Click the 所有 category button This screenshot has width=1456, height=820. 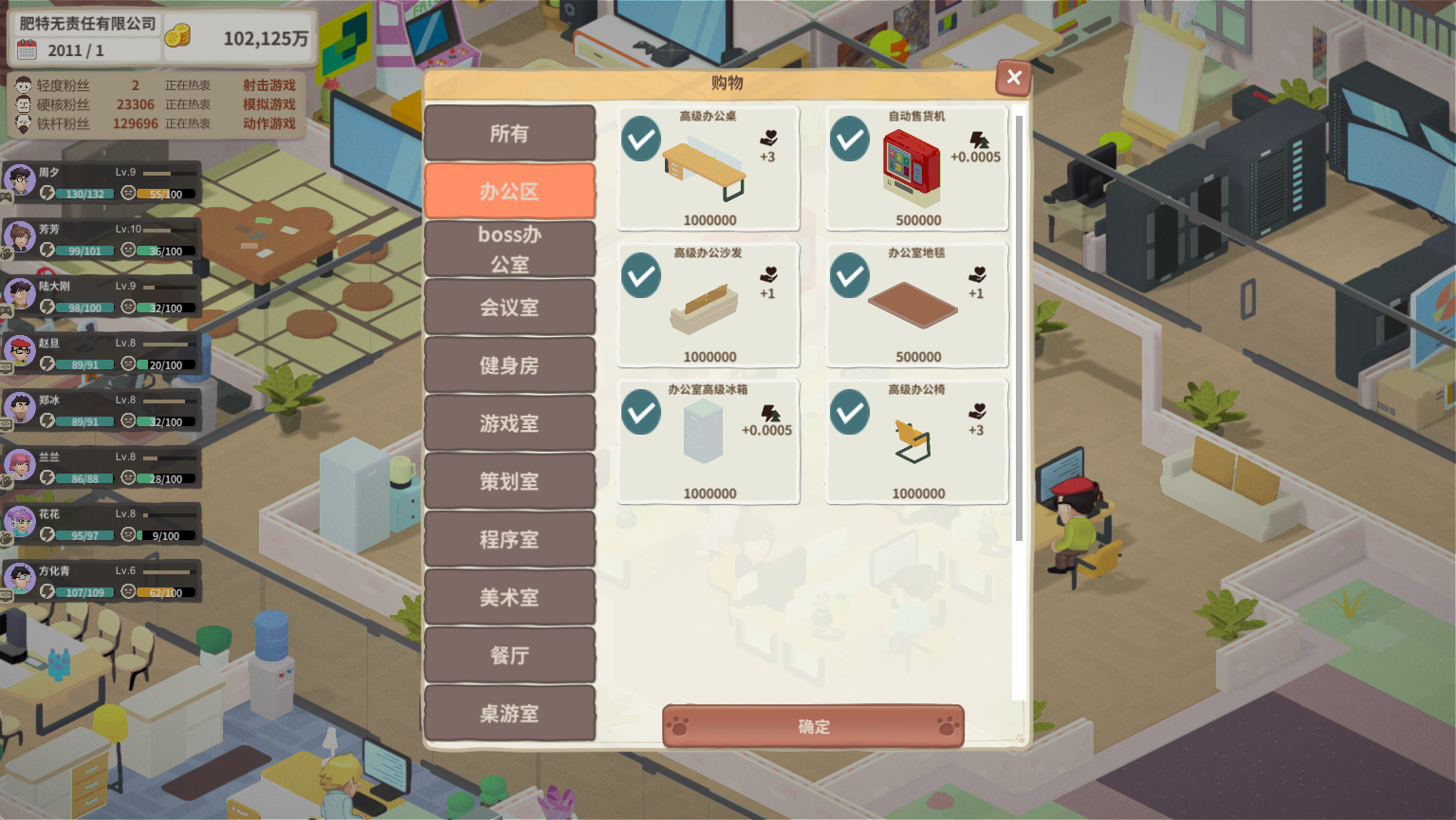pyautogui.click(x=509, y=133)
